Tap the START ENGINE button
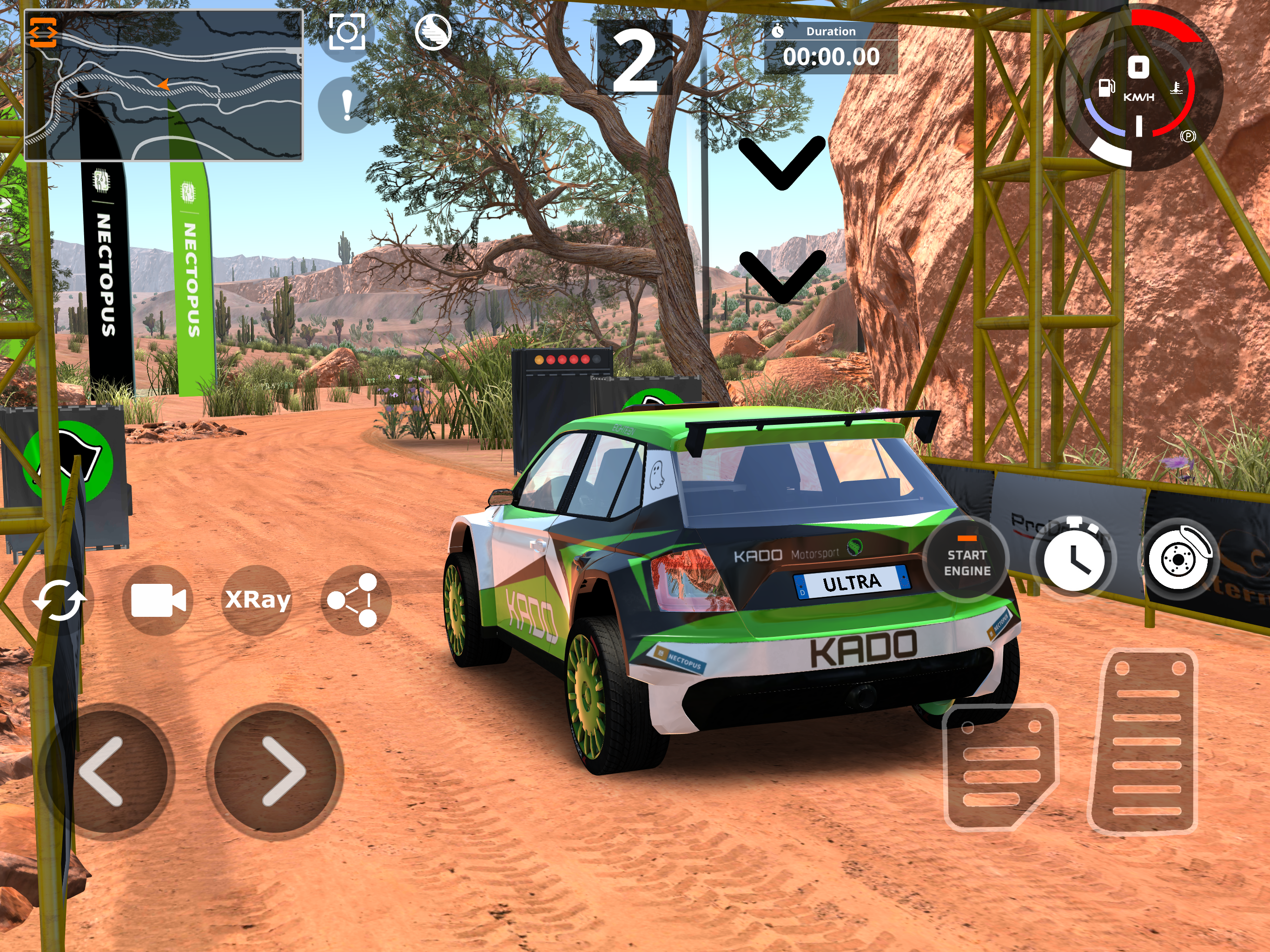This screenshot has width=1270, height=952. coord(967,559)
